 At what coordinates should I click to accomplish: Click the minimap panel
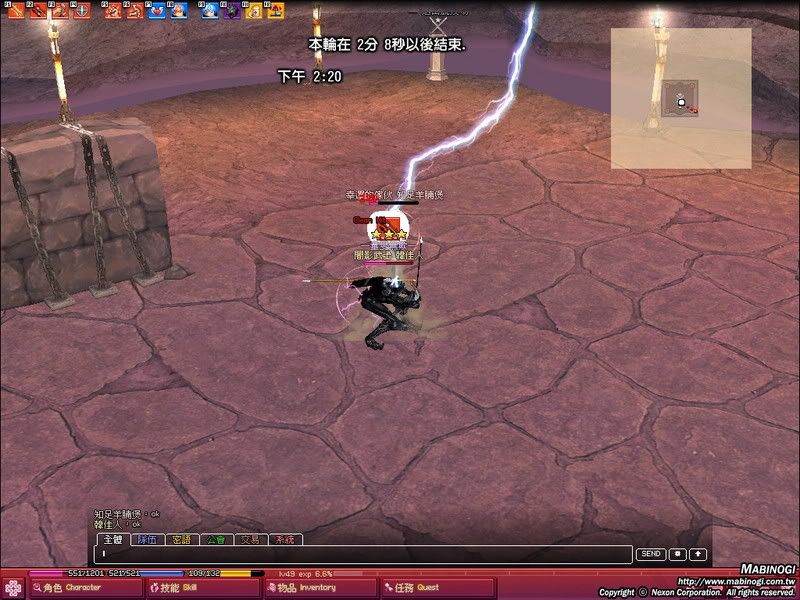(681, 98)
